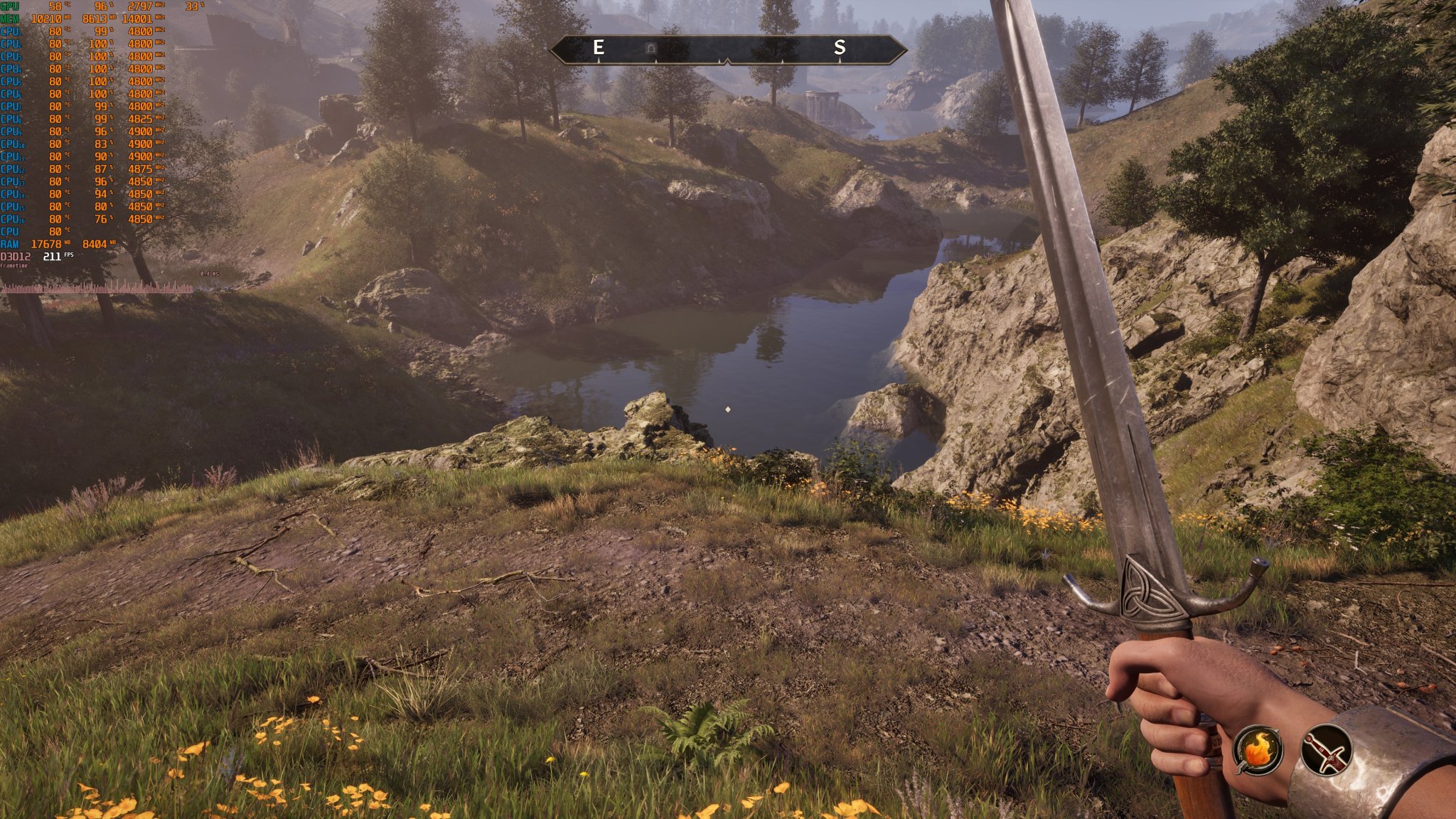Select the compass bar heading strip
This screenshot has height=819, width=1456.
728,49
